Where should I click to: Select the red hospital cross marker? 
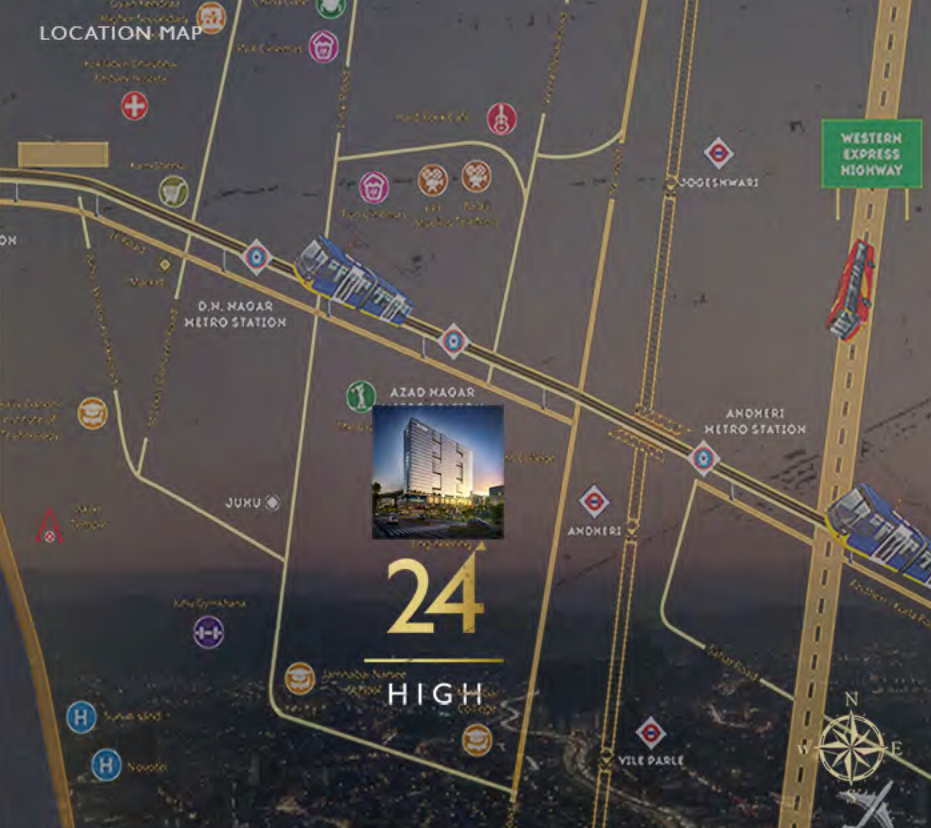[134, 105]
